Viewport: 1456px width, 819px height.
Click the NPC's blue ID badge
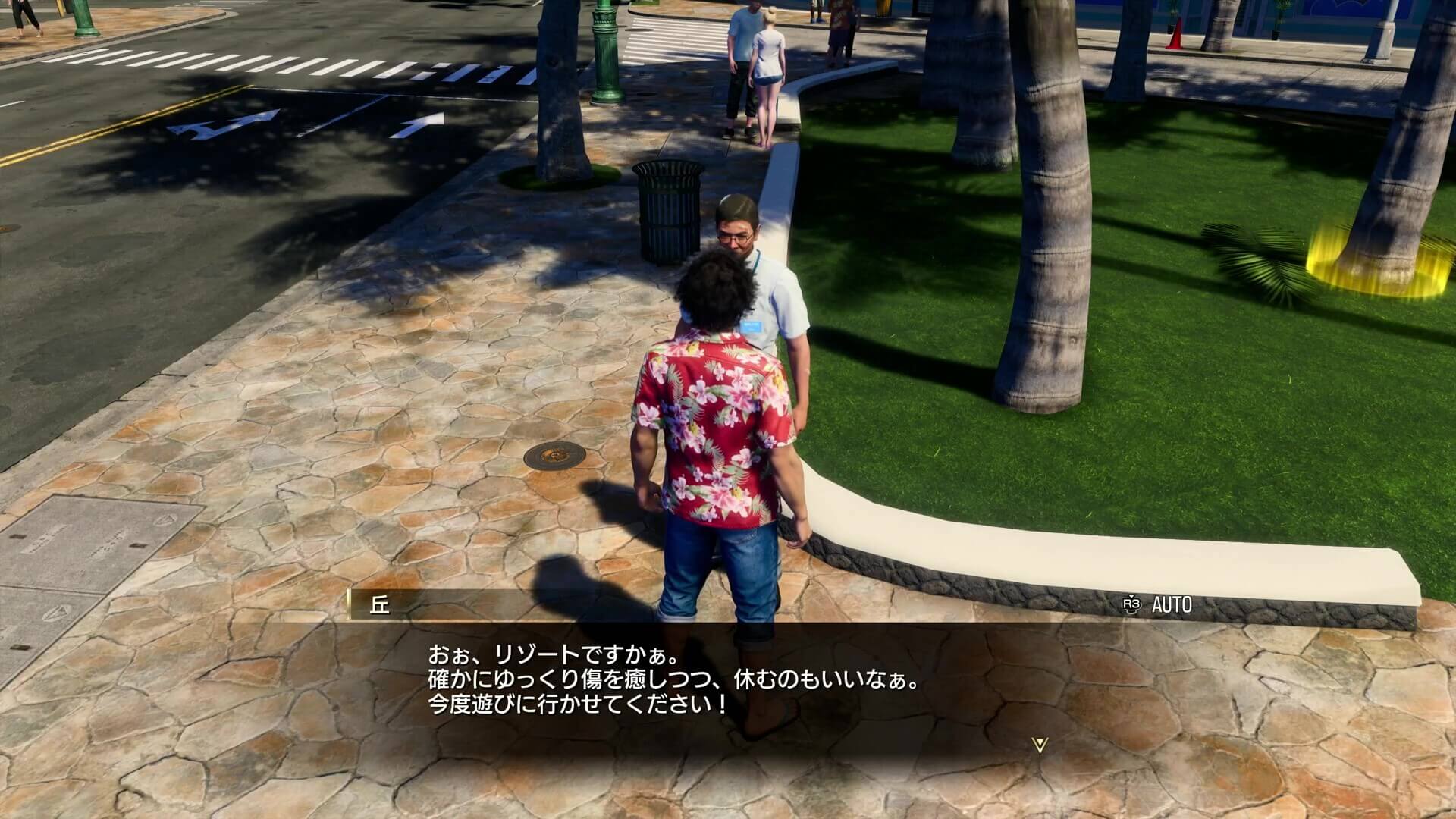coord(752,325)
